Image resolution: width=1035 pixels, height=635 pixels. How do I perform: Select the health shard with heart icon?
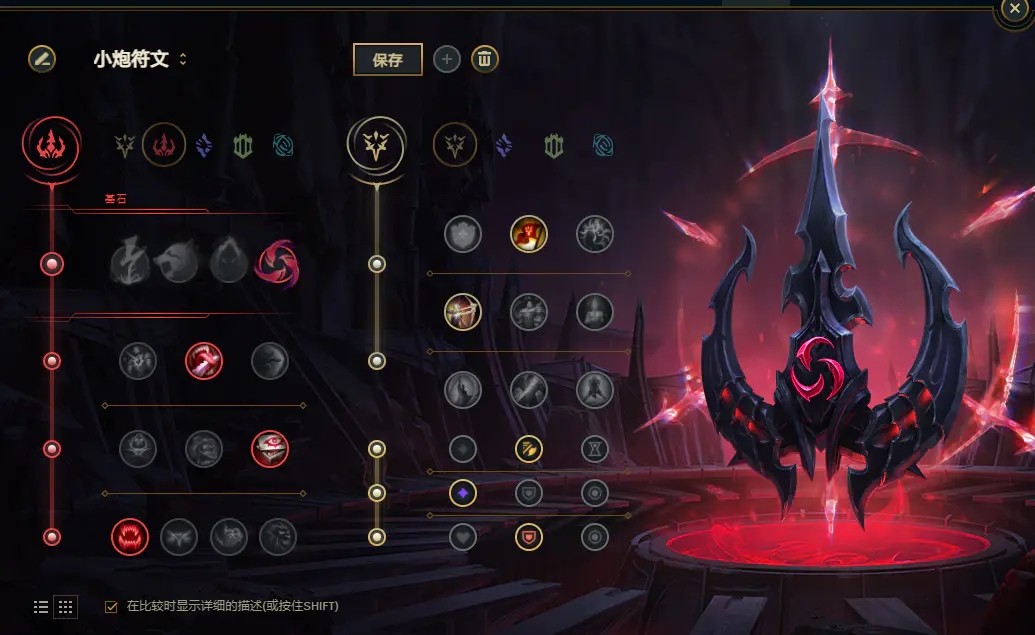[463, 537]
